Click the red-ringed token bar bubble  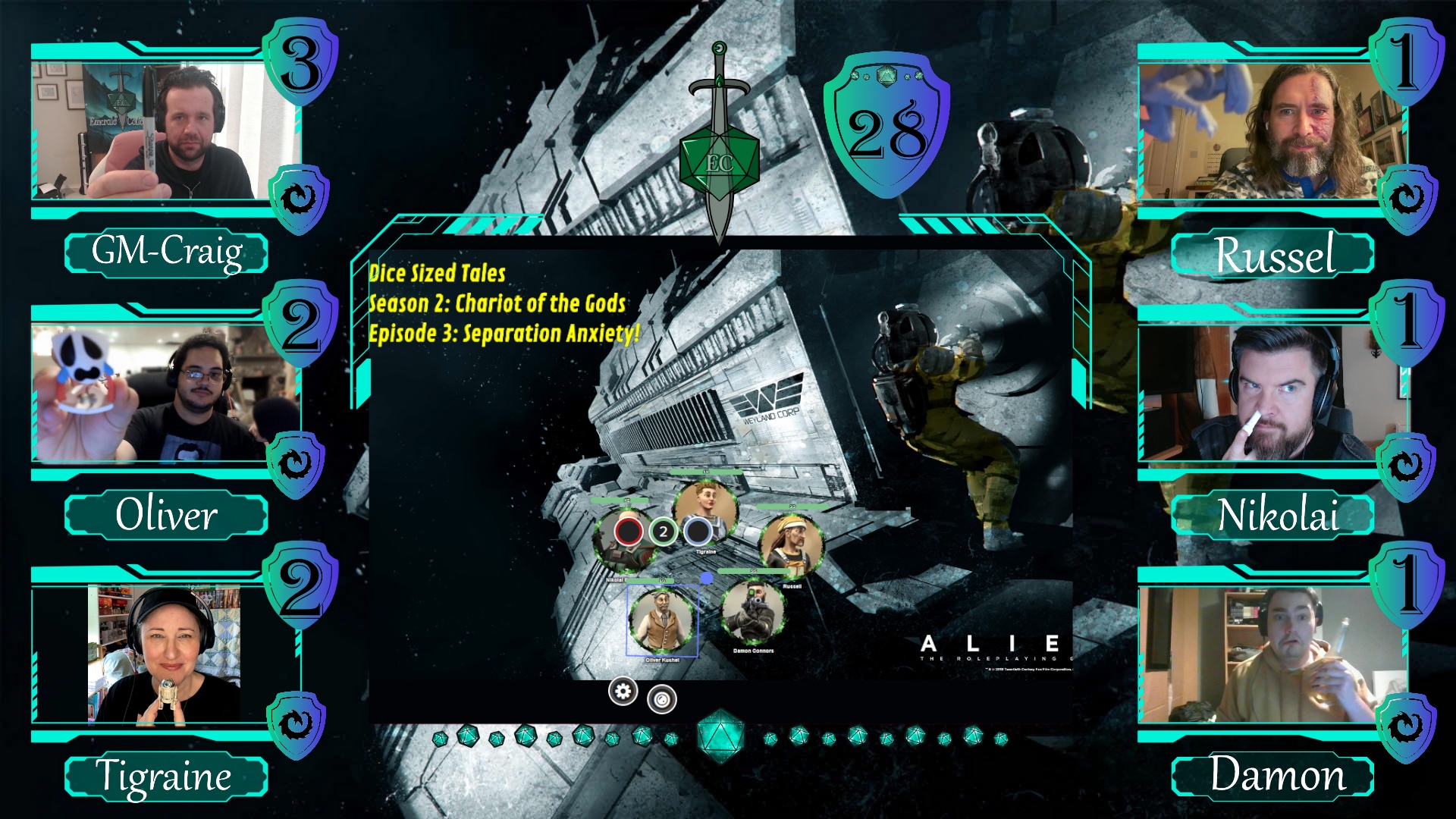[629, 532]
